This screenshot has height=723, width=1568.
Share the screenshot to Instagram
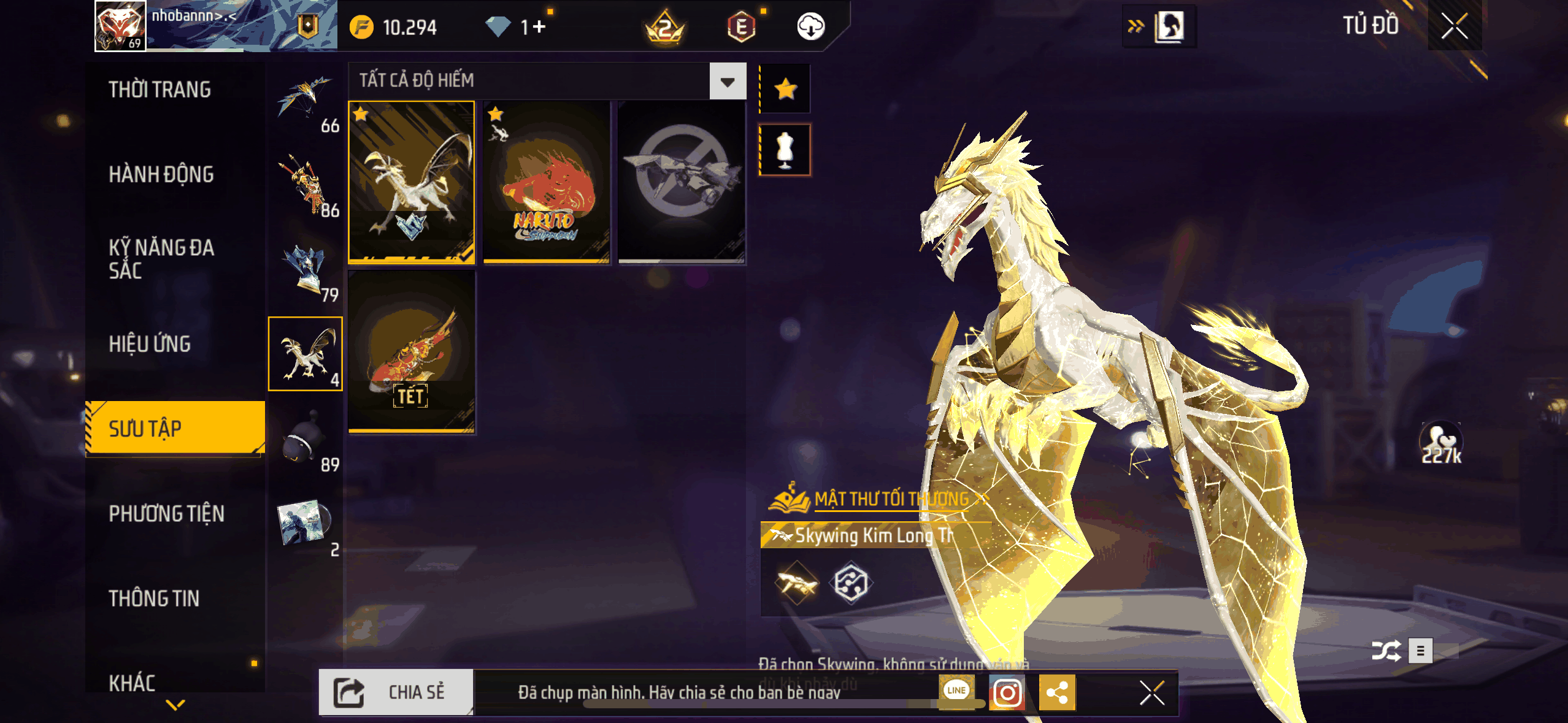[x=1007, y=693]
